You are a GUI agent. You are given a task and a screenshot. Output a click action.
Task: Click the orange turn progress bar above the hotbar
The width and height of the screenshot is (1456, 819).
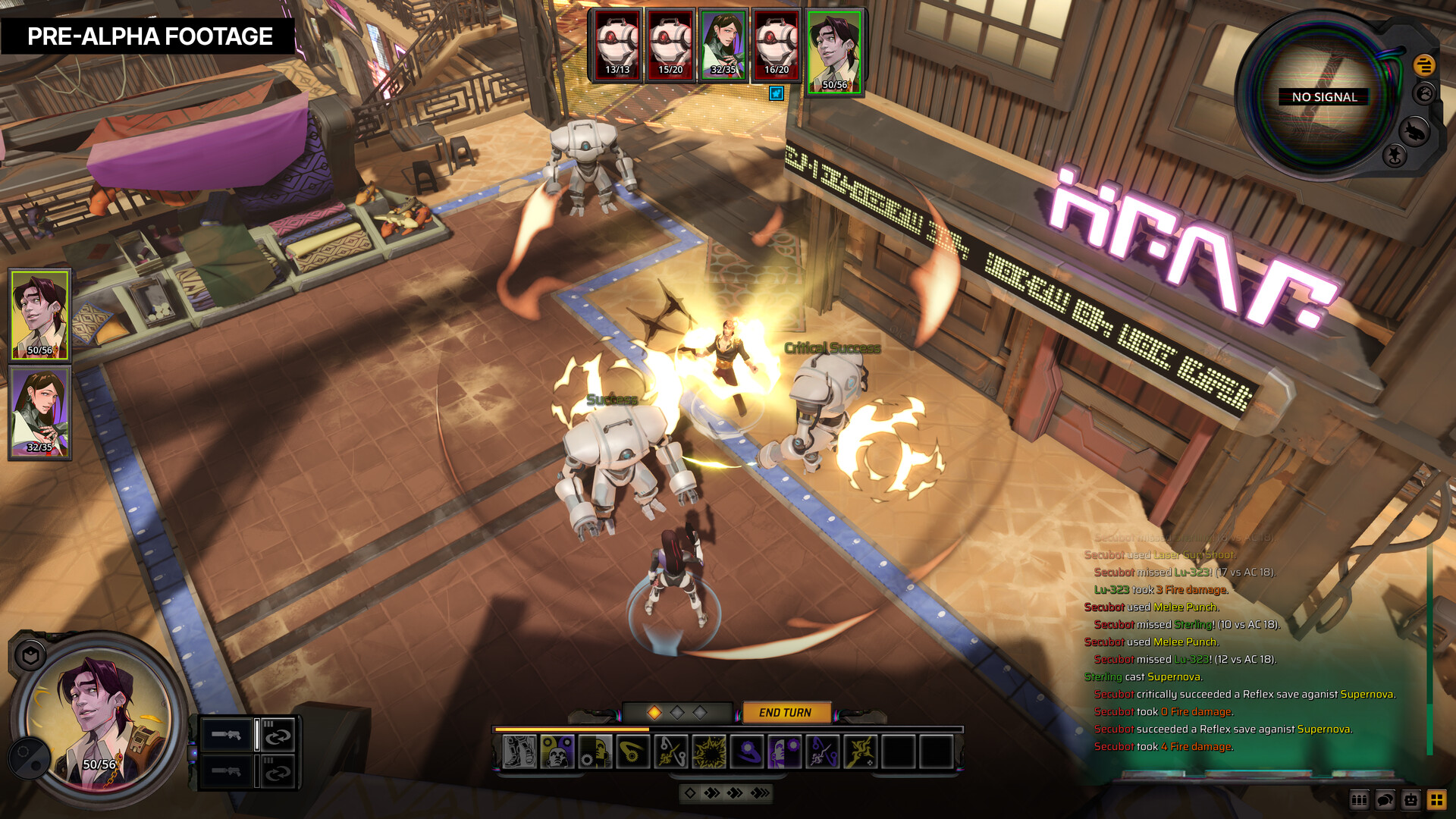tap(571, 730)
